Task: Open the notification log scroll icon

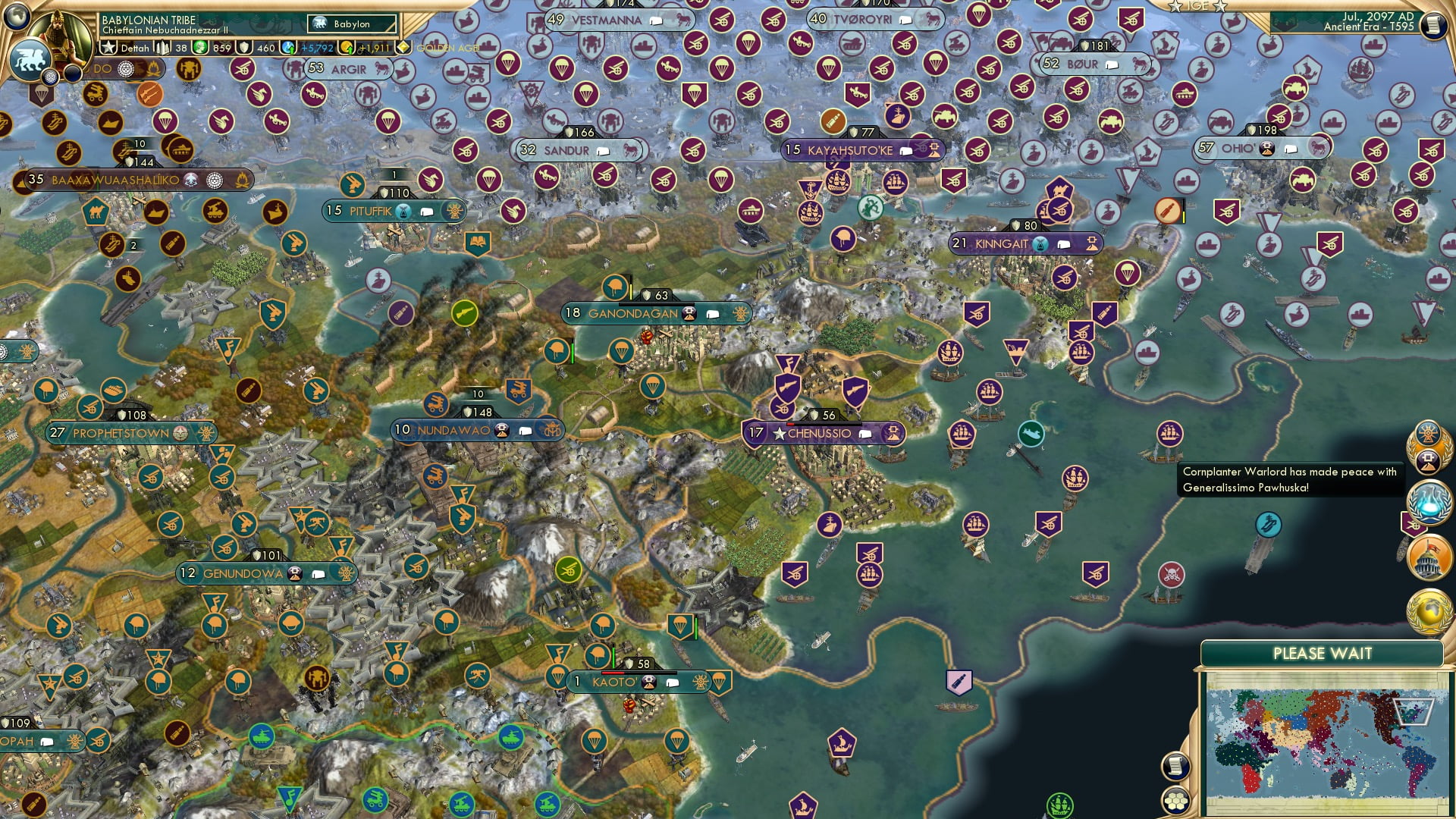Action: [x=1176, y=767]
